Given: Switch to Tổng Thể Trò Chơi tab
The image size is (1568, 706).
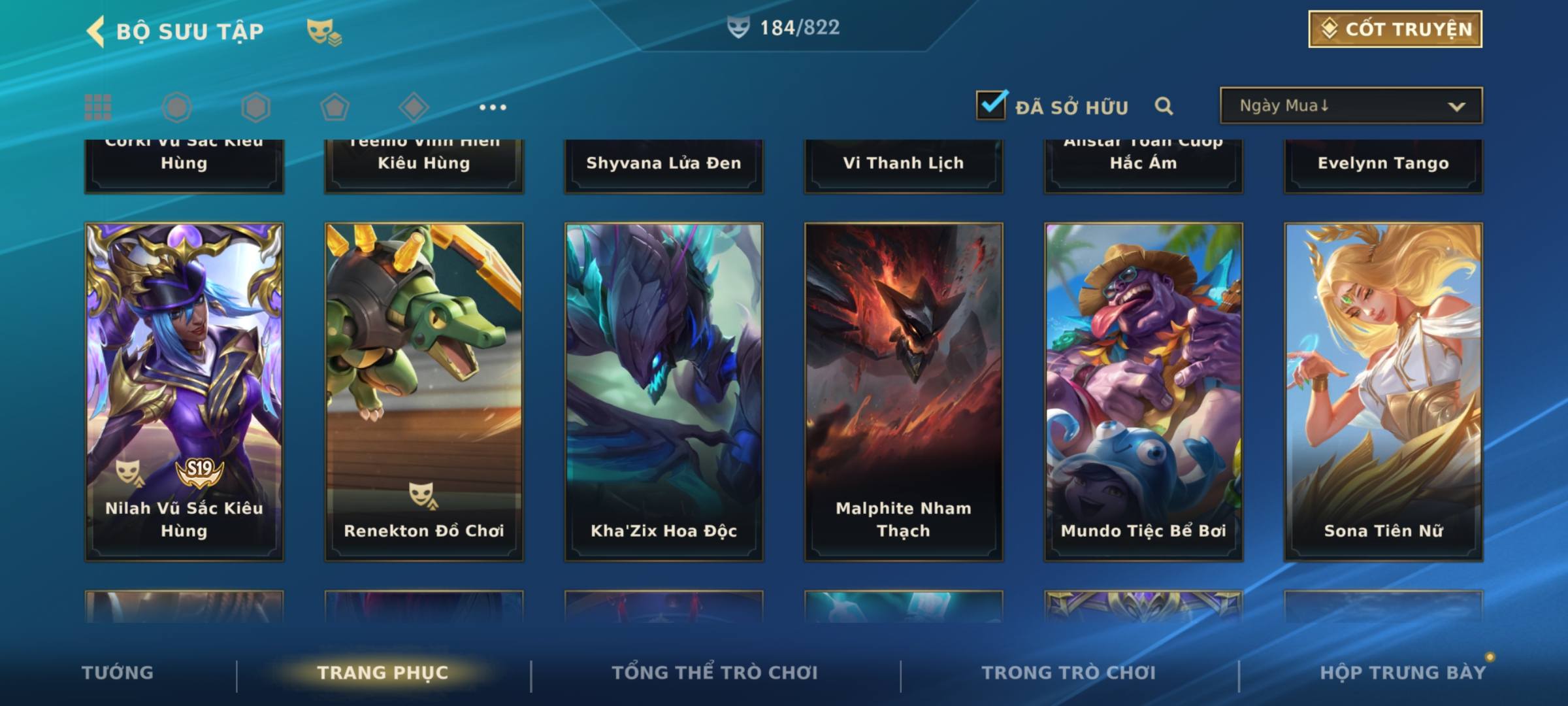Looking at the screenshot, I should click(x=715, y=672).
